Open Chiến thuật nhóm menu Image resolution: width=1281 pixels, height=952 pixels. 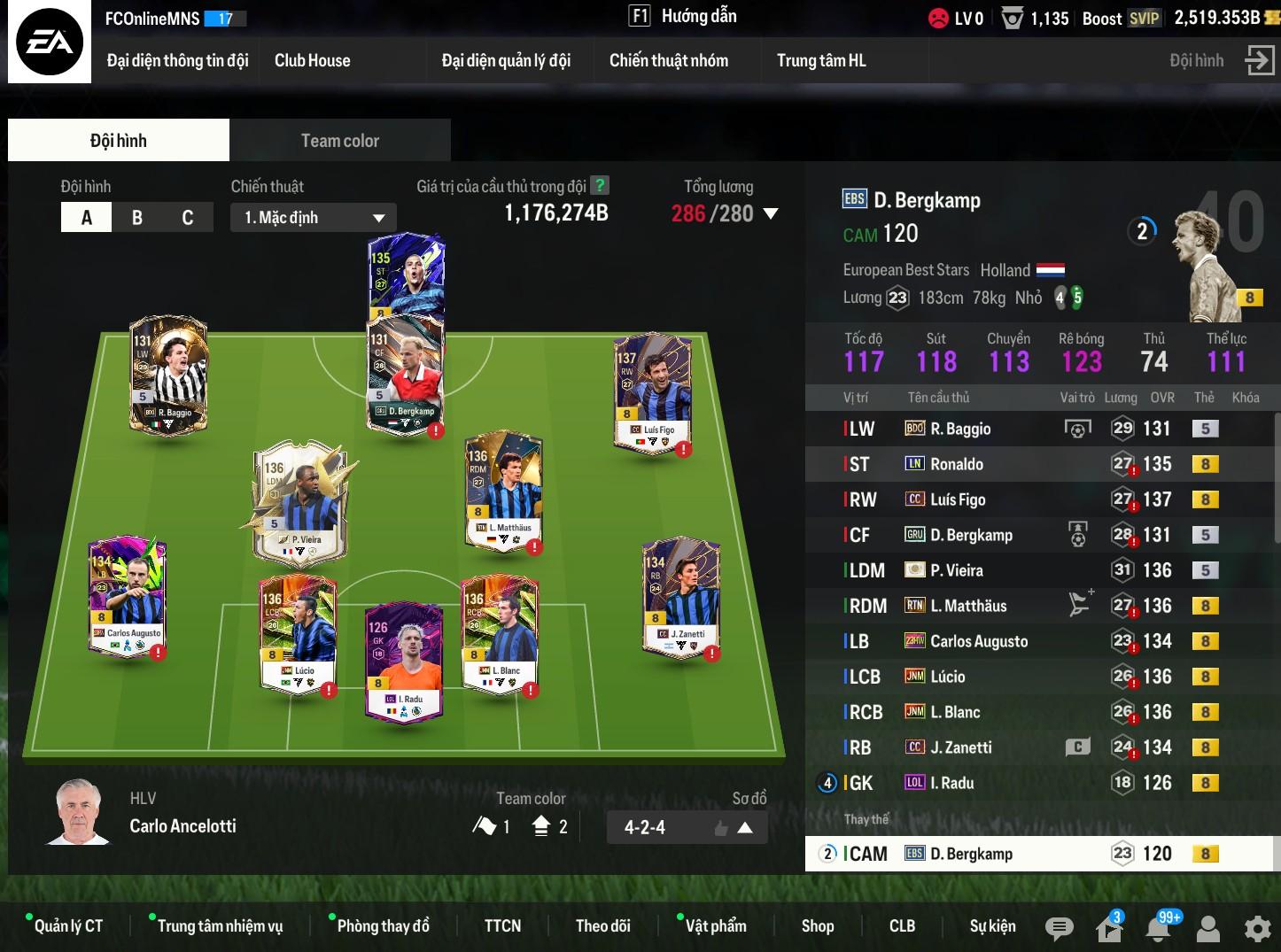pyautogui.click(x=668, y=61)
